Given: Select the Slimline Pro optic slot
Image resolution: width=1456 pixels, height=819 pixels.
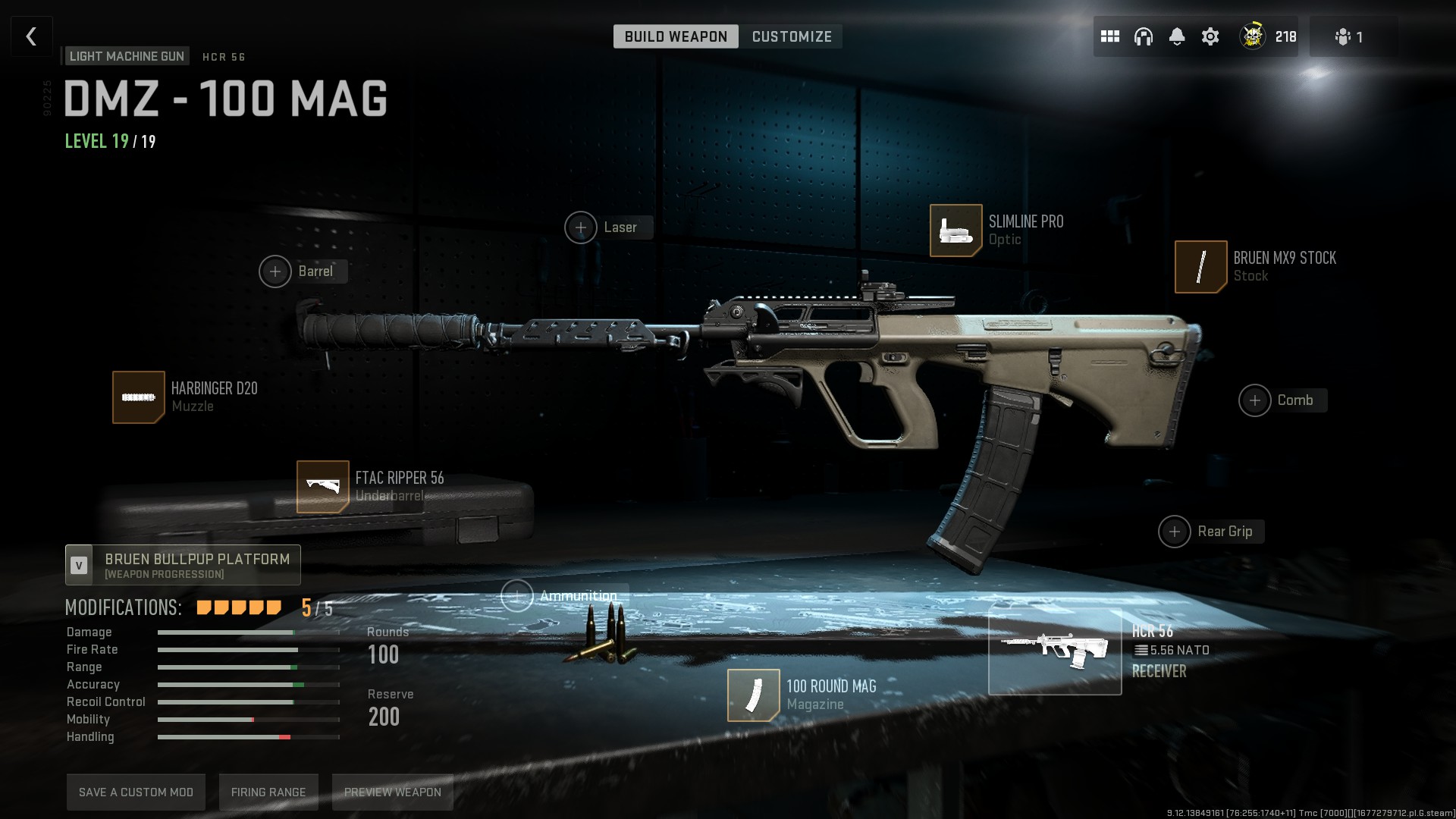Looking at the screenshot, I should click(x=955, y=231).
